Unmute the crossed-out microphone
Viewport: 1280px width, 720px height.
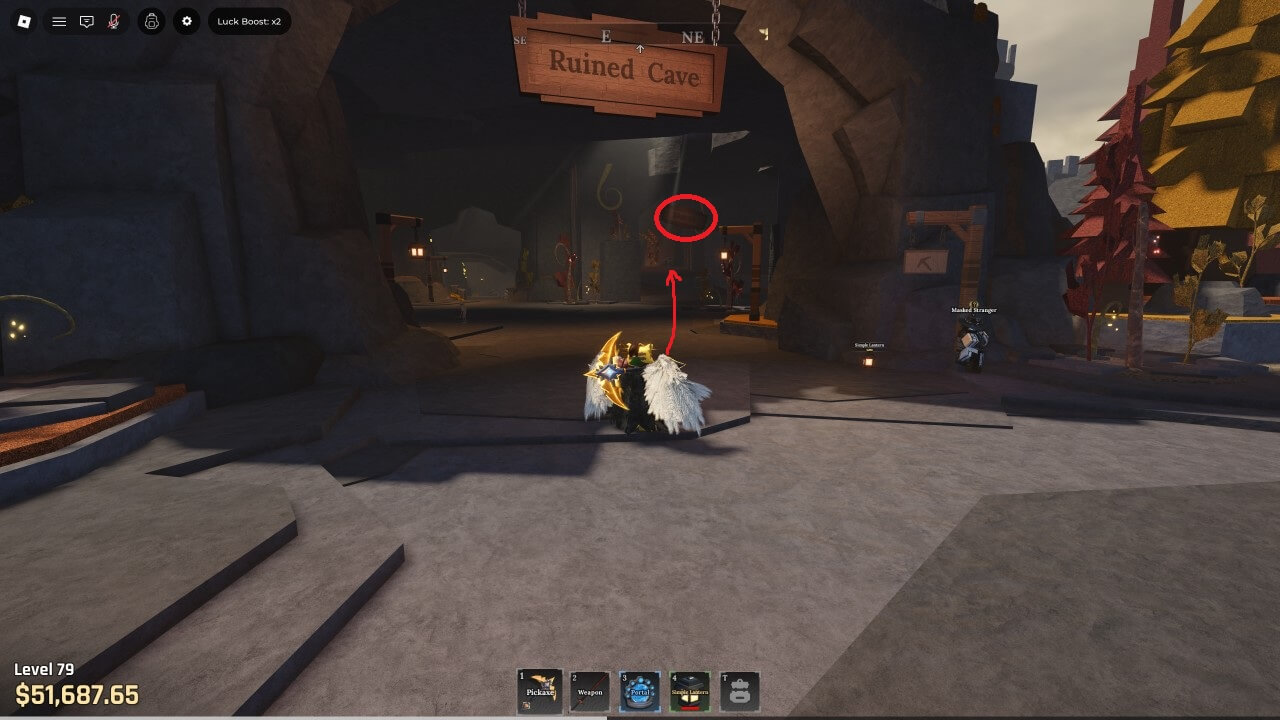(114, 21)
